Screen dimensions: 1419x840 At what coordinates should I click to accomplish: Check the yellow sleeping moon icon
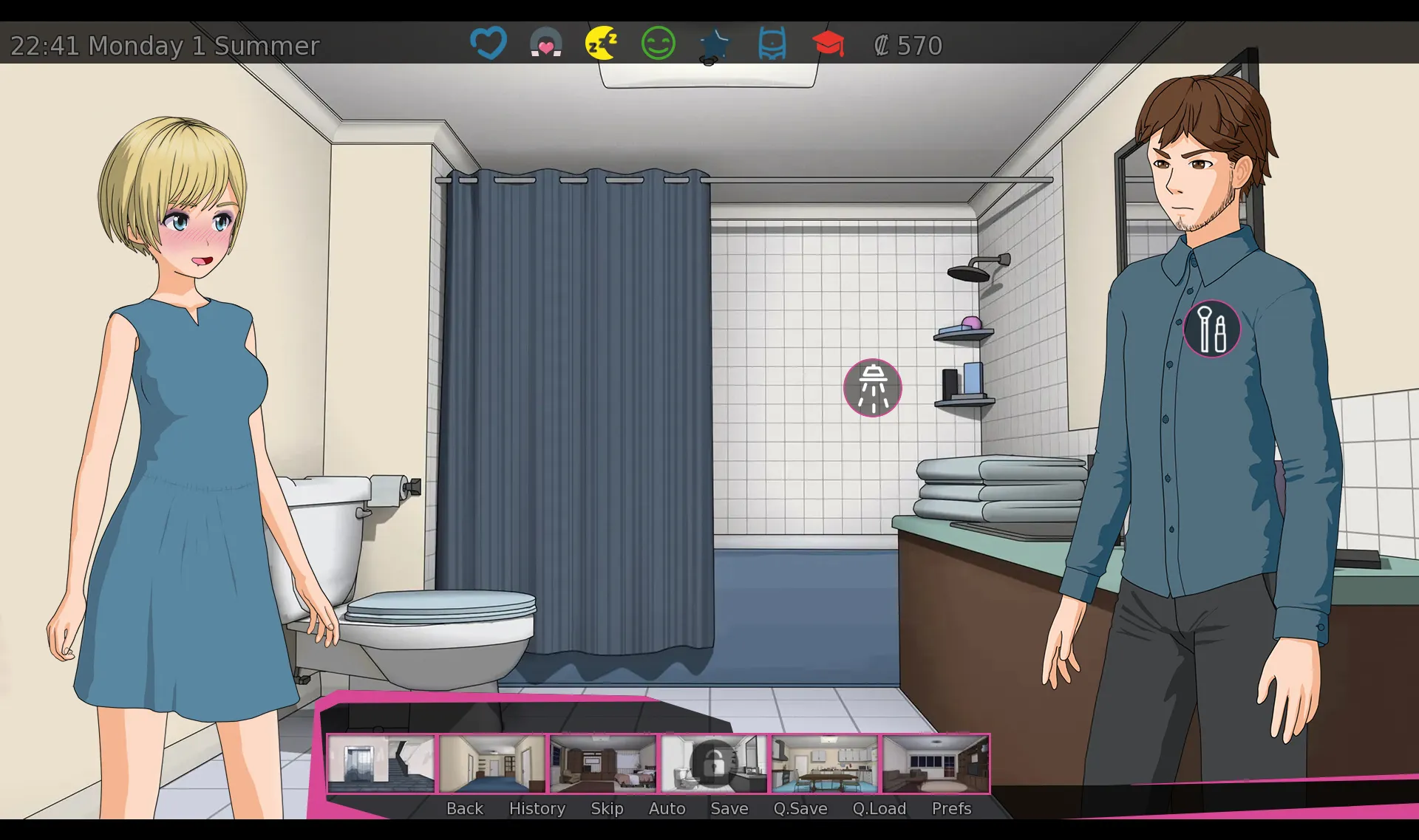pos(602,43)
